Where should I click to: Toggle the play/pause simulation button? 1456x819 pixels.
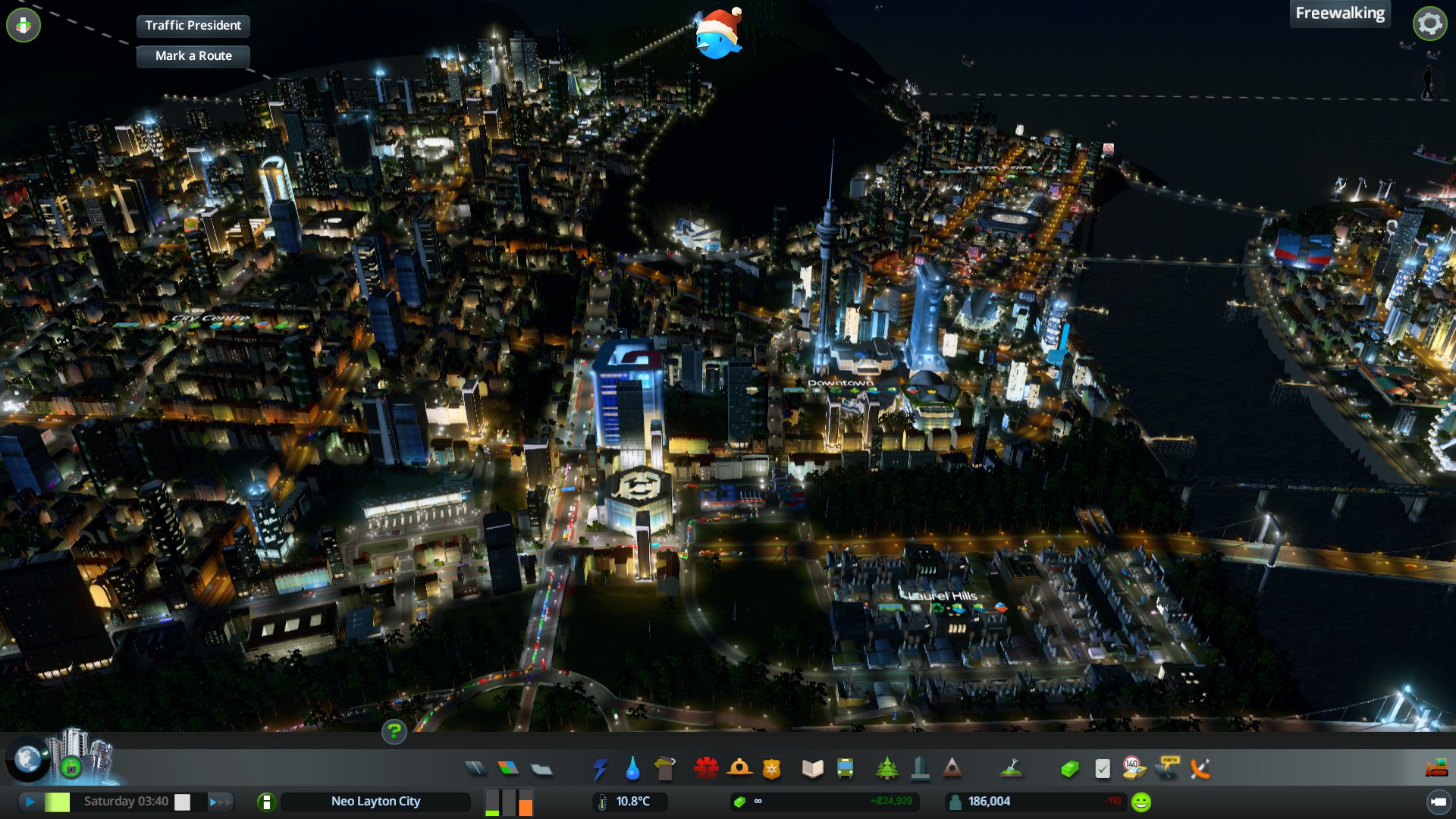(30, 802)
